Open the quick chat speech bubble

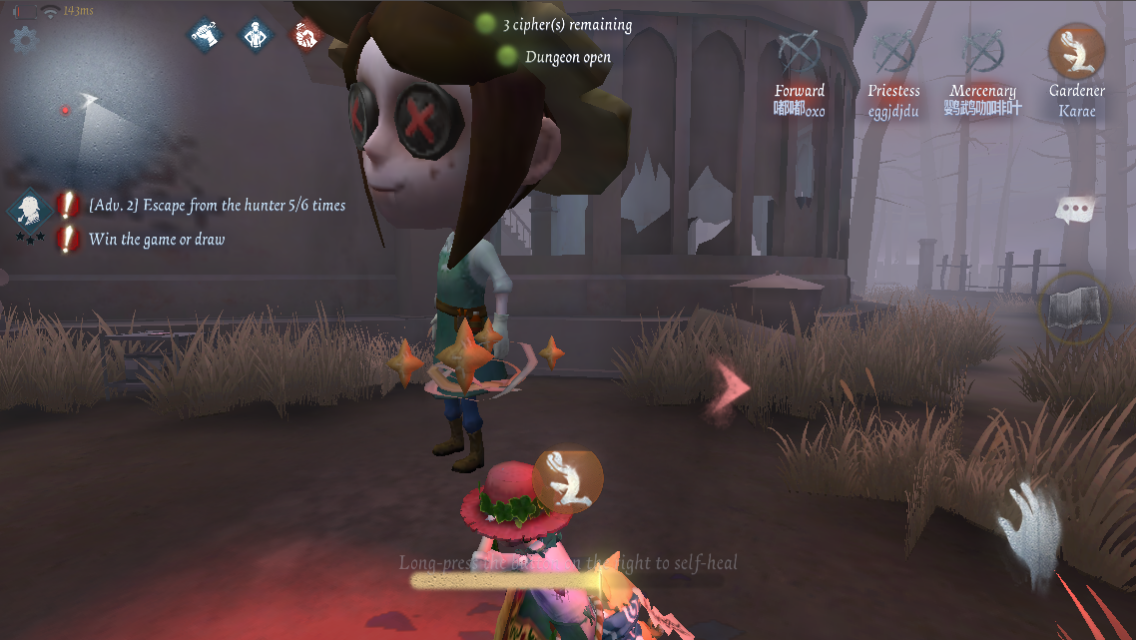pos(1075,210)
